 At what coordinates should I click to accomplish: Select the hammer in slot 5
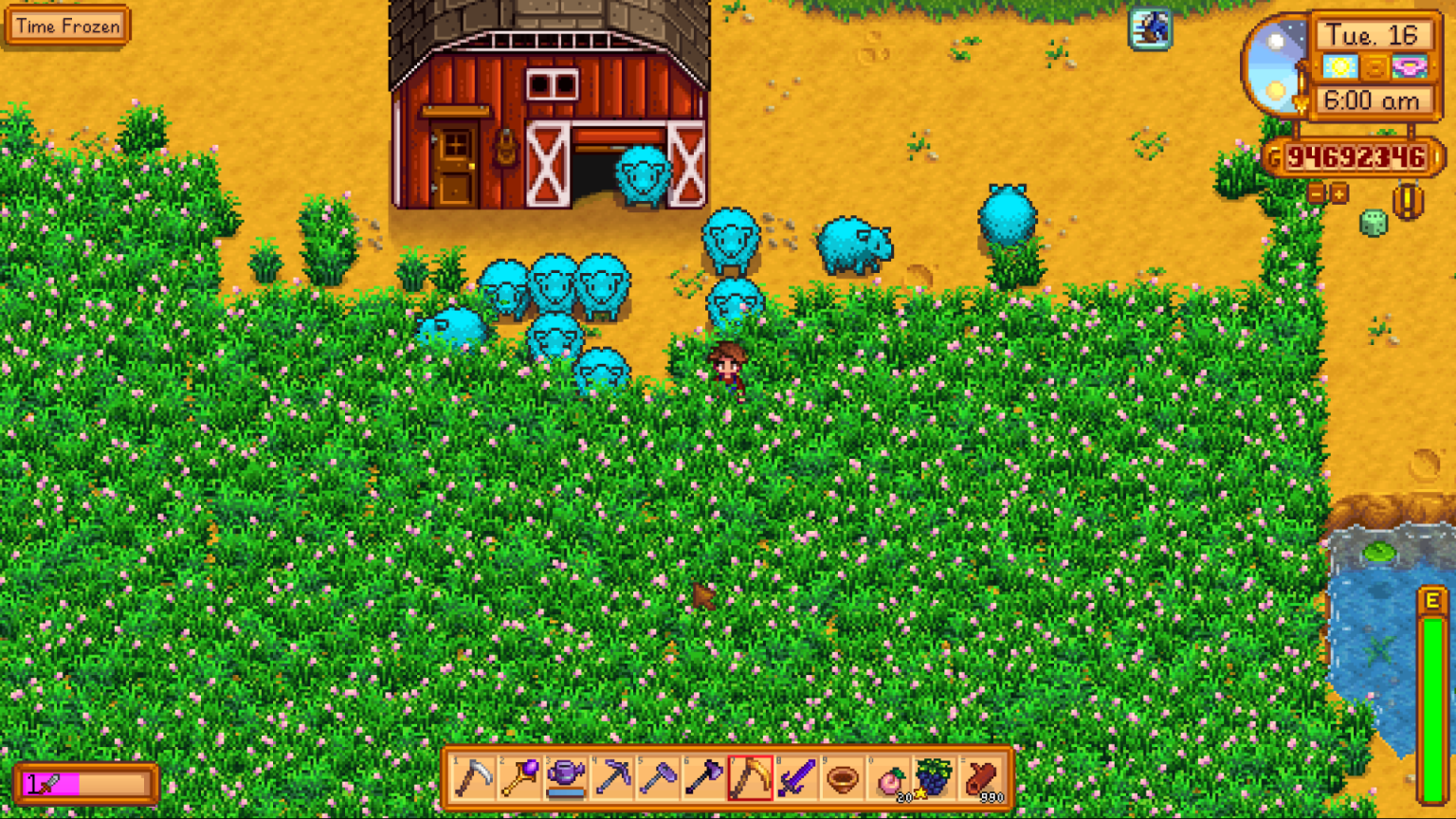(657, 779)
